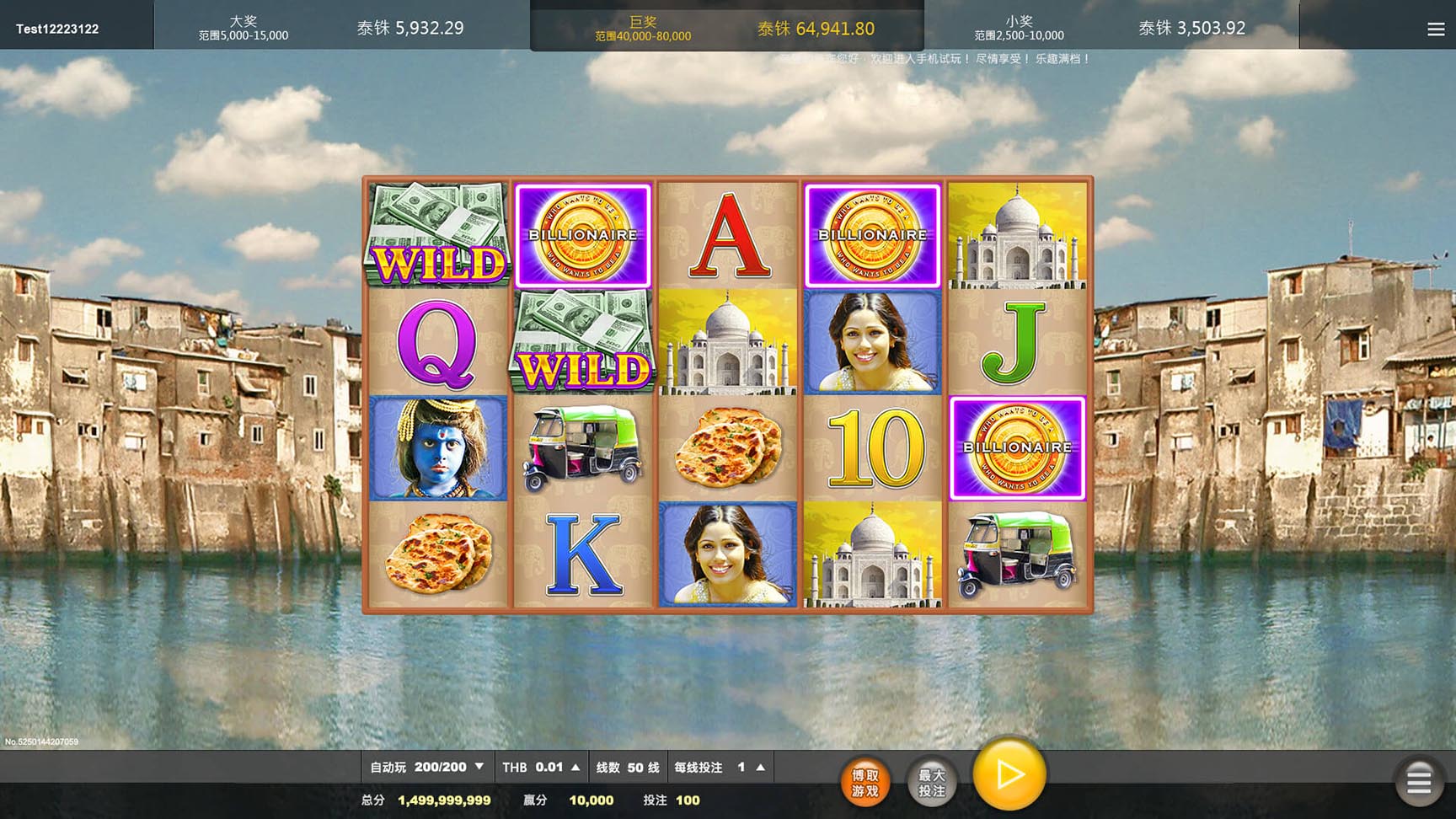Screen dimensions: 1456x819
Task: Increase the 每线投注 bet per line
Action: [760, 768]
